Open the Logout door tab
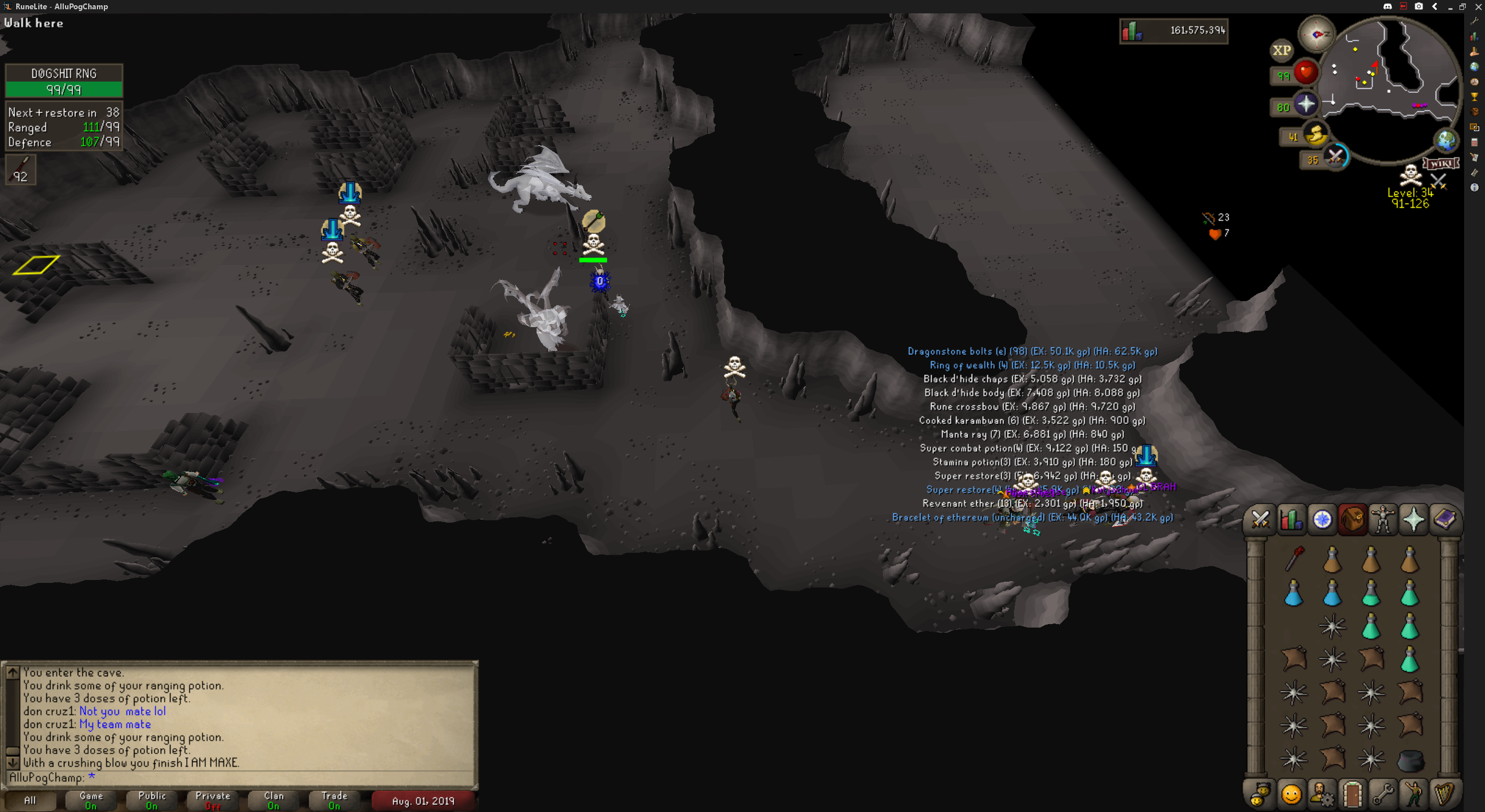The height and width of the screenshot is (812, 1485). (1352, 794)
